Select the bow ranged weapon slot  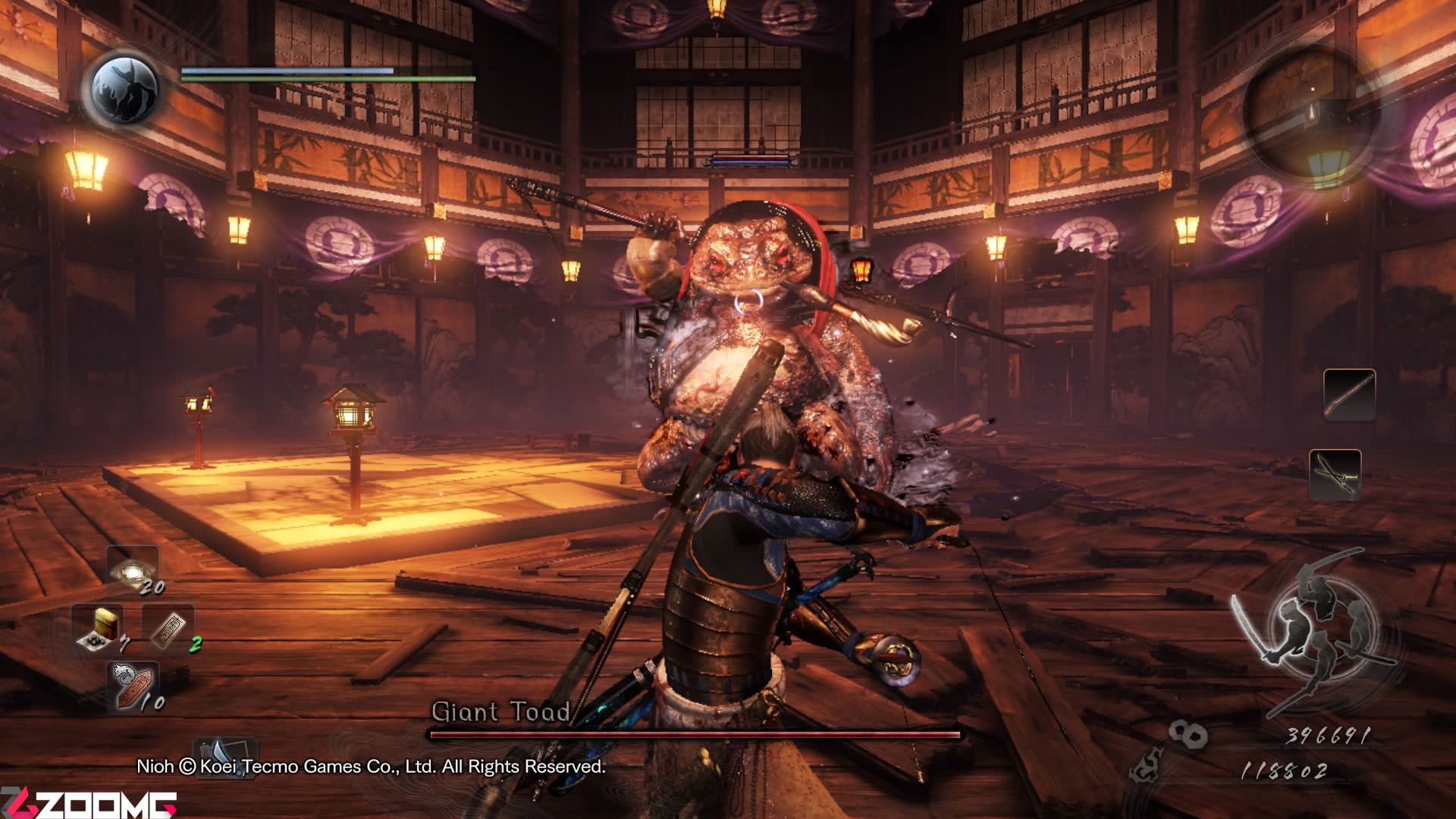(x=1335, y=474)
